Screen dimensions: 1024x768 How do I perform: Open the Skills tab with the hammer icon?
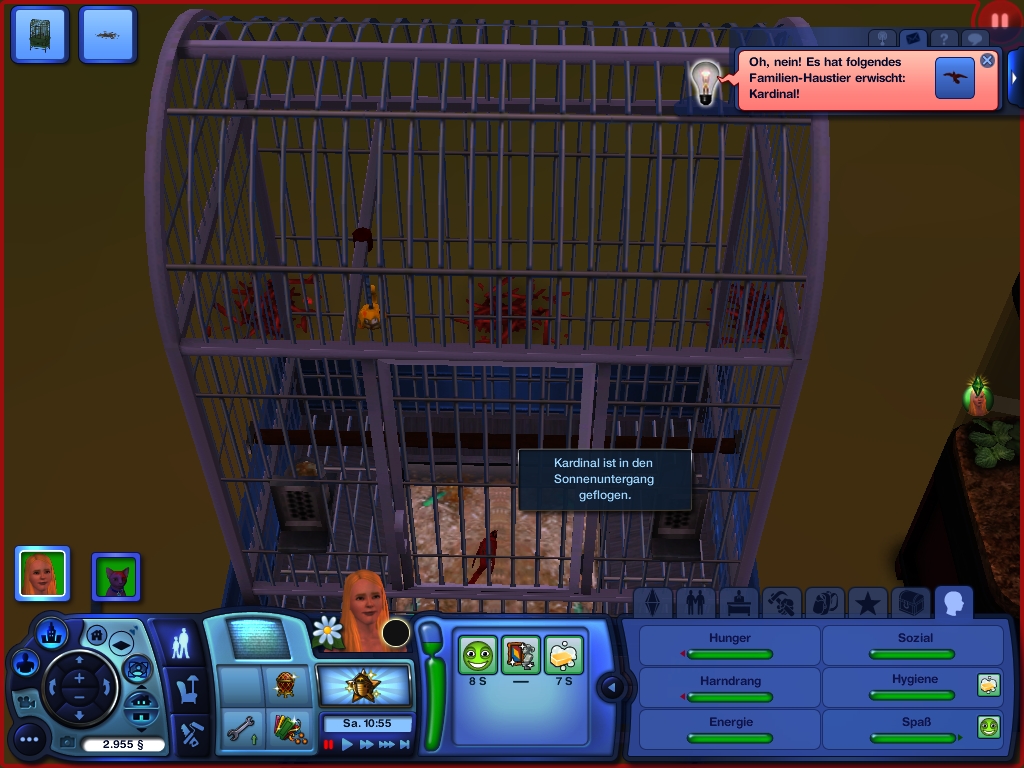[x=781, y=602]
